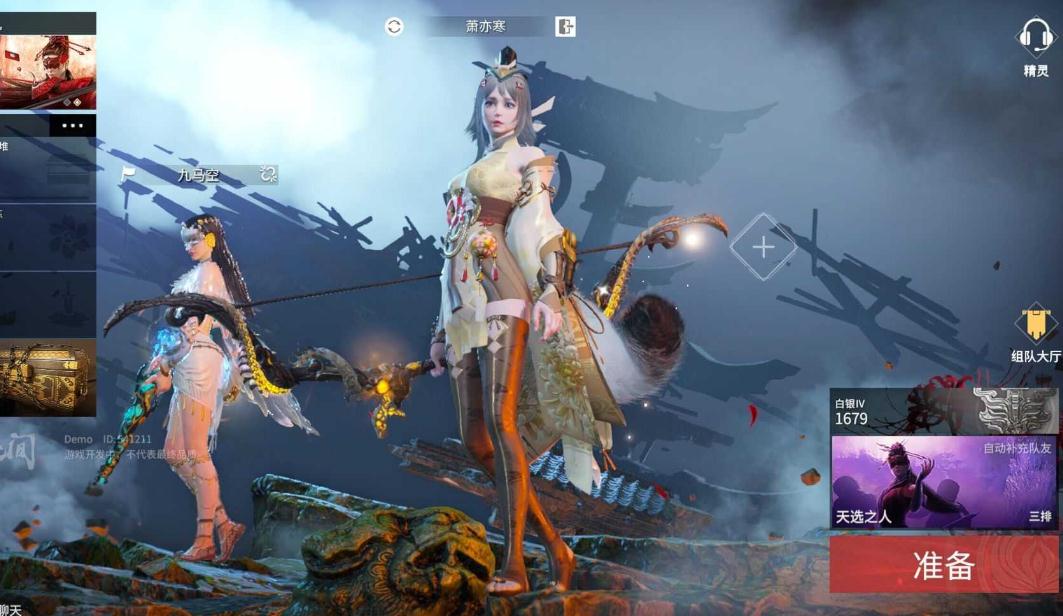Open the 组队大厅 team lobby
Viewport: 1063px width, 616px height.
1036,335
